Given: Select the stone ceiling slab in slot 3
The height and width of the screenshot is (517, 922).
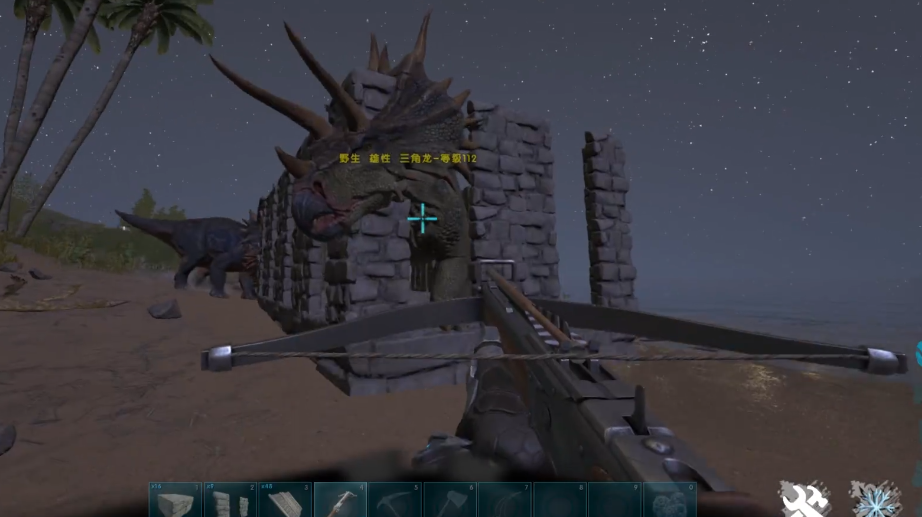Looking at the screenshot, I should coord(285,500).
